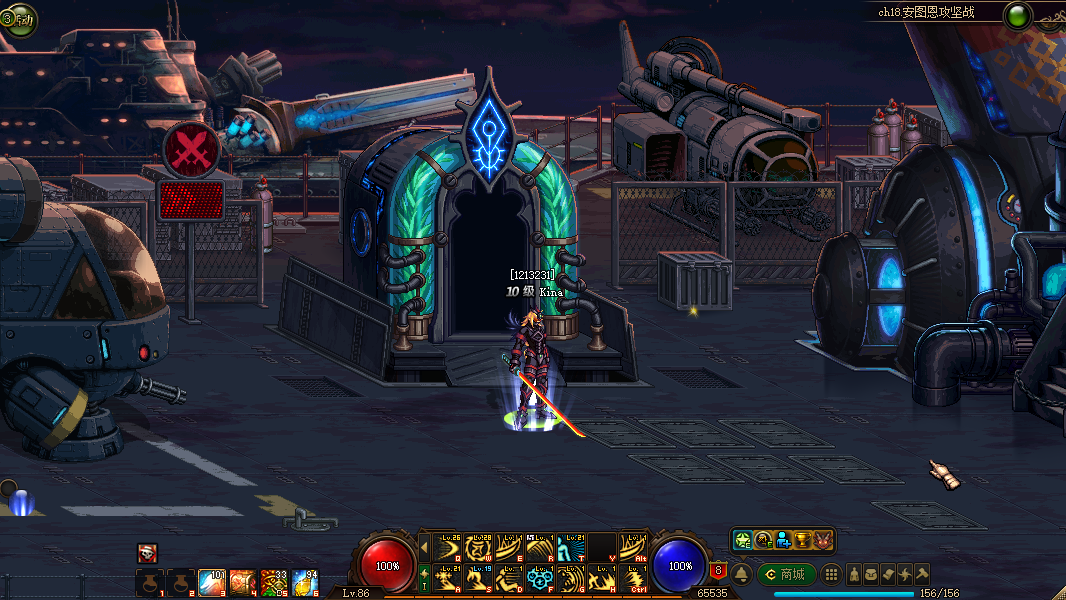Click the 活动 event button
Viewport: 1066px width, 600px height.
click(x=18, y=19)
